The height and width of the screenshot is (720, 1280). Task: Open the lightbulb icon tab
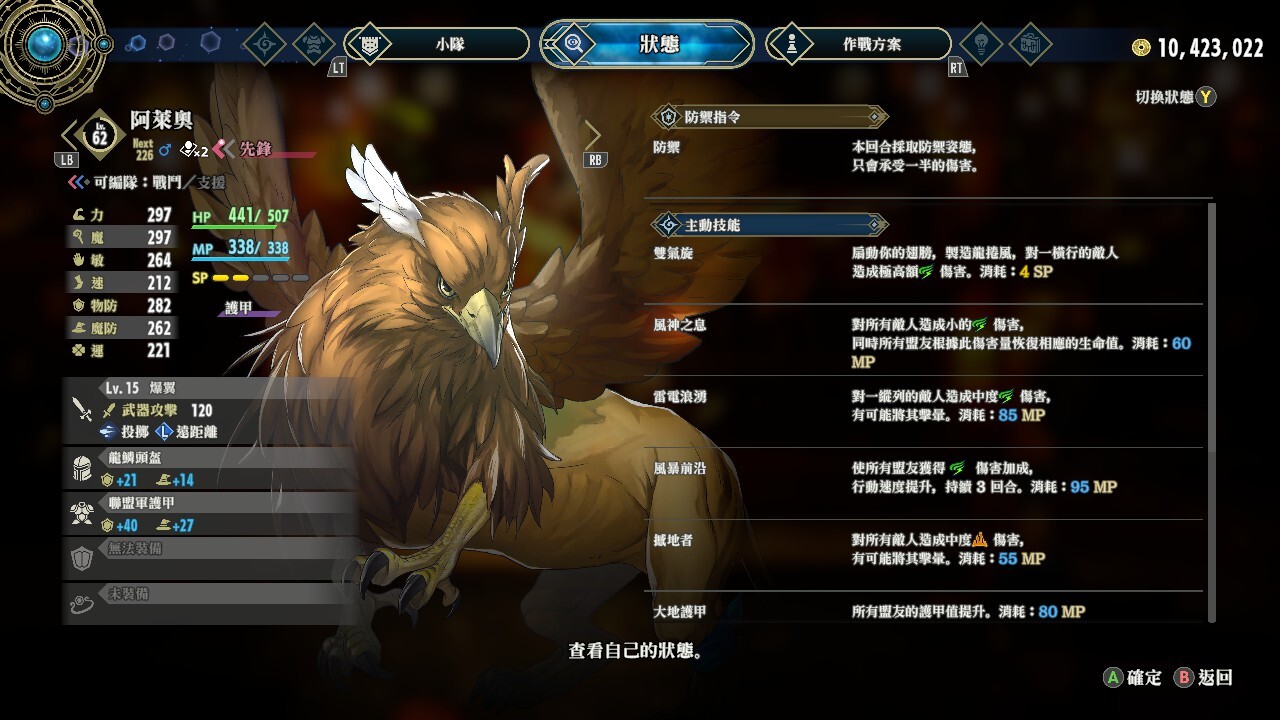(980, 44)
